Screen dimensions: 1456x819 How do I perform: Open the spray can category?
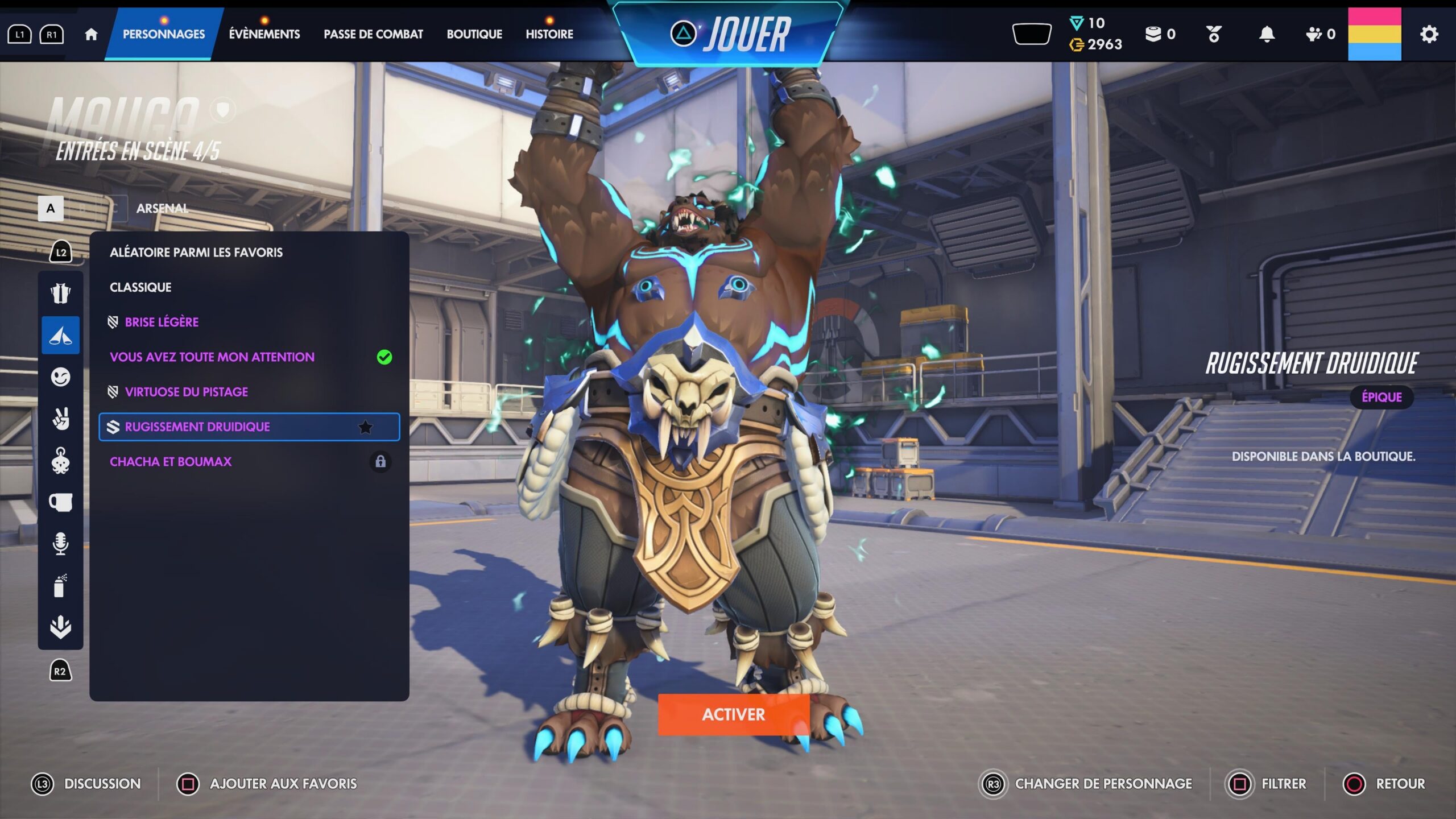pos(60,586)
